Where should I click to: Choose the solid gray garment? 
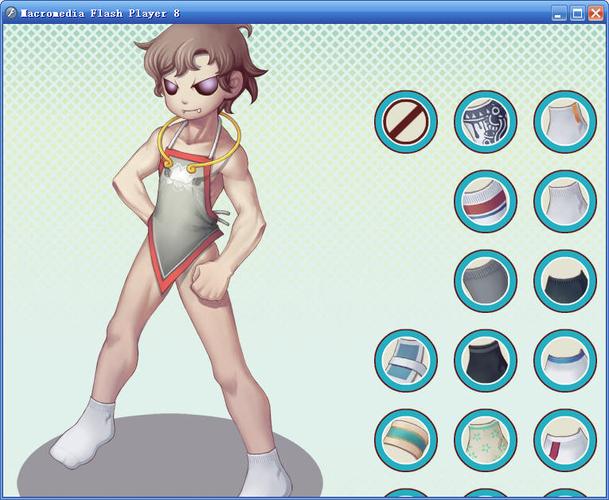pos(485,281)
